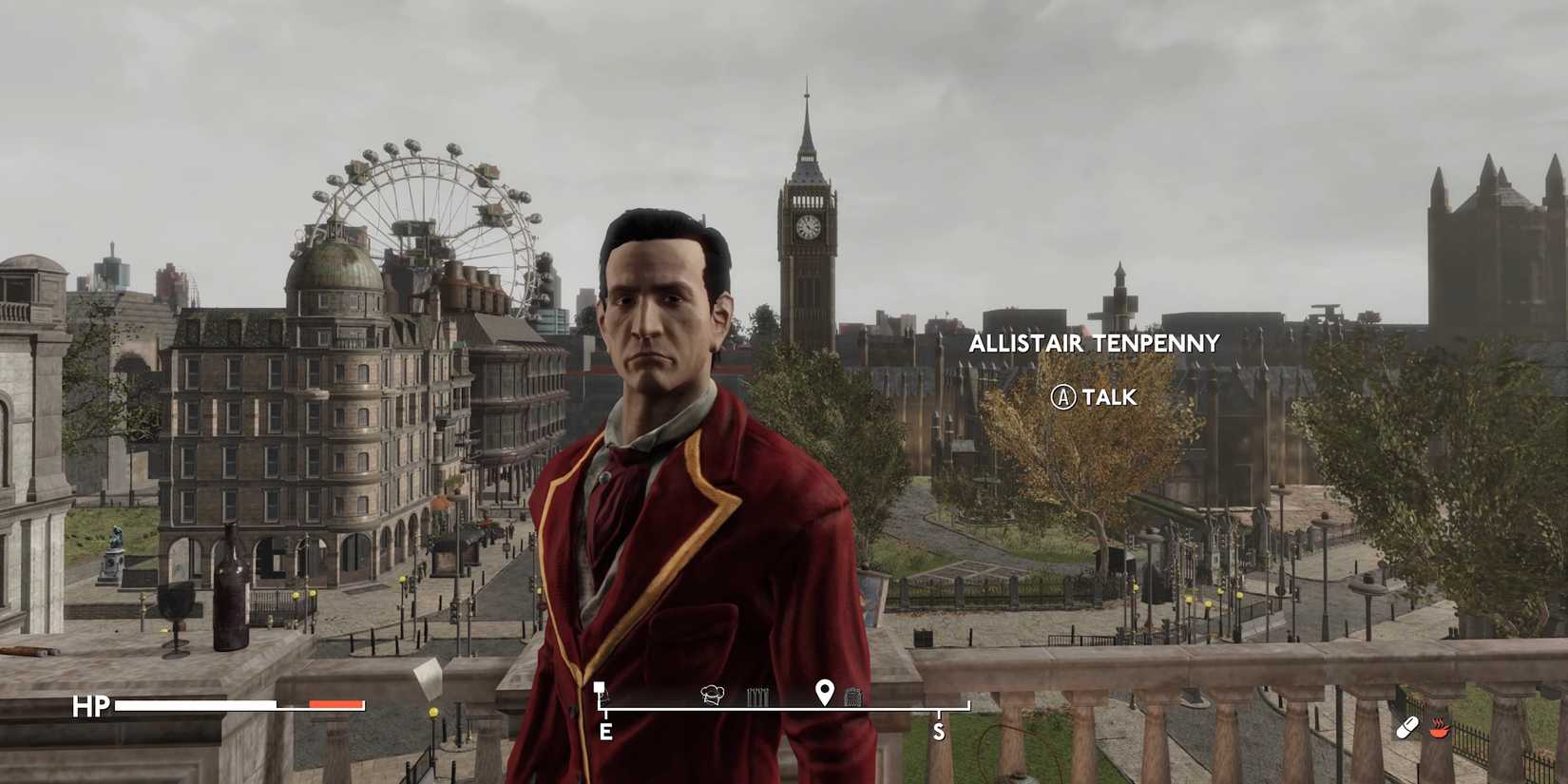
Task: Click the red depleted section of the HP bar
Action: click(x=335, y=706)
